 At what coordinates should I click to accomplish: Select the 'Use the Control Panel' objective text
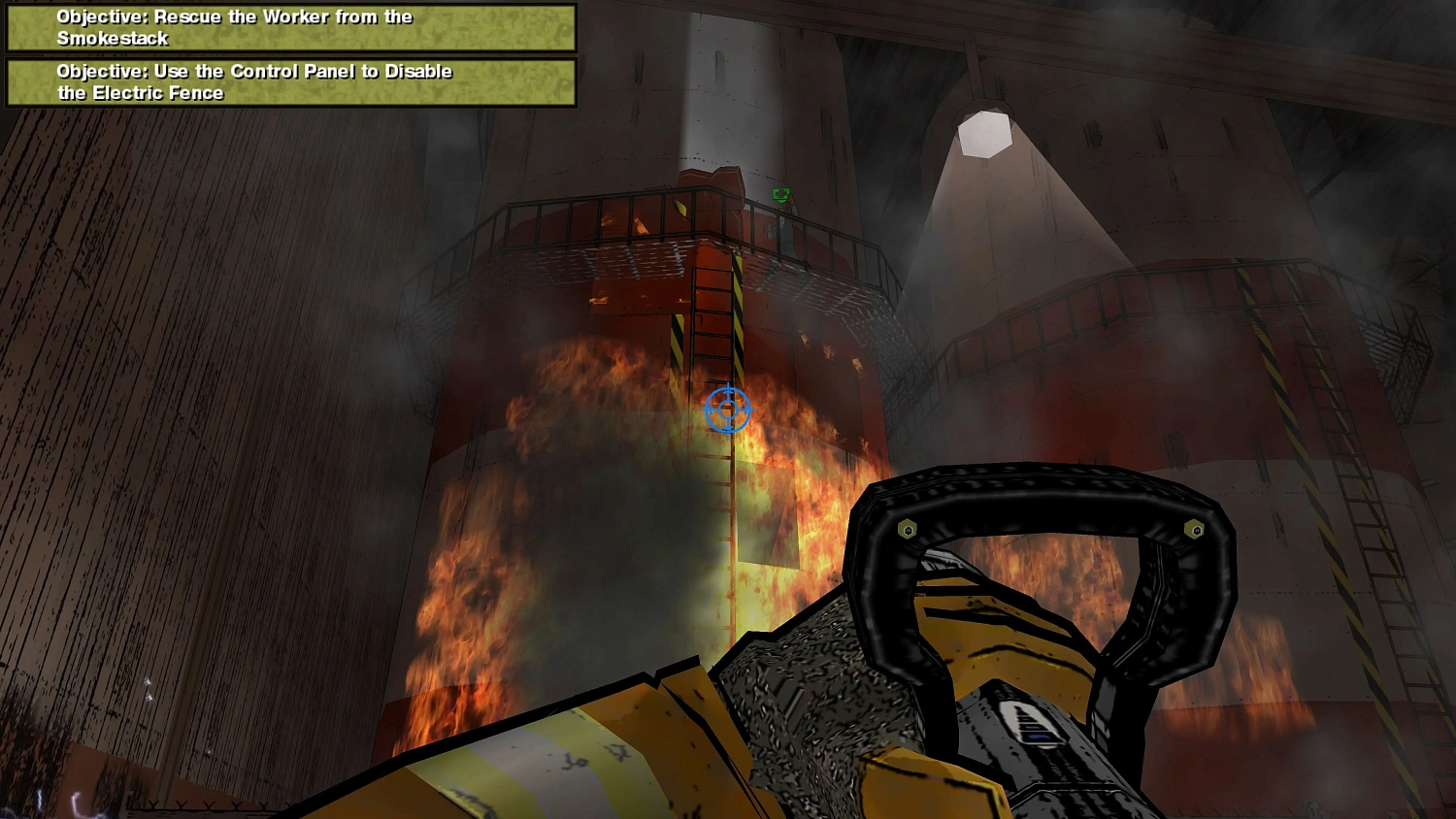coord(254,71)
